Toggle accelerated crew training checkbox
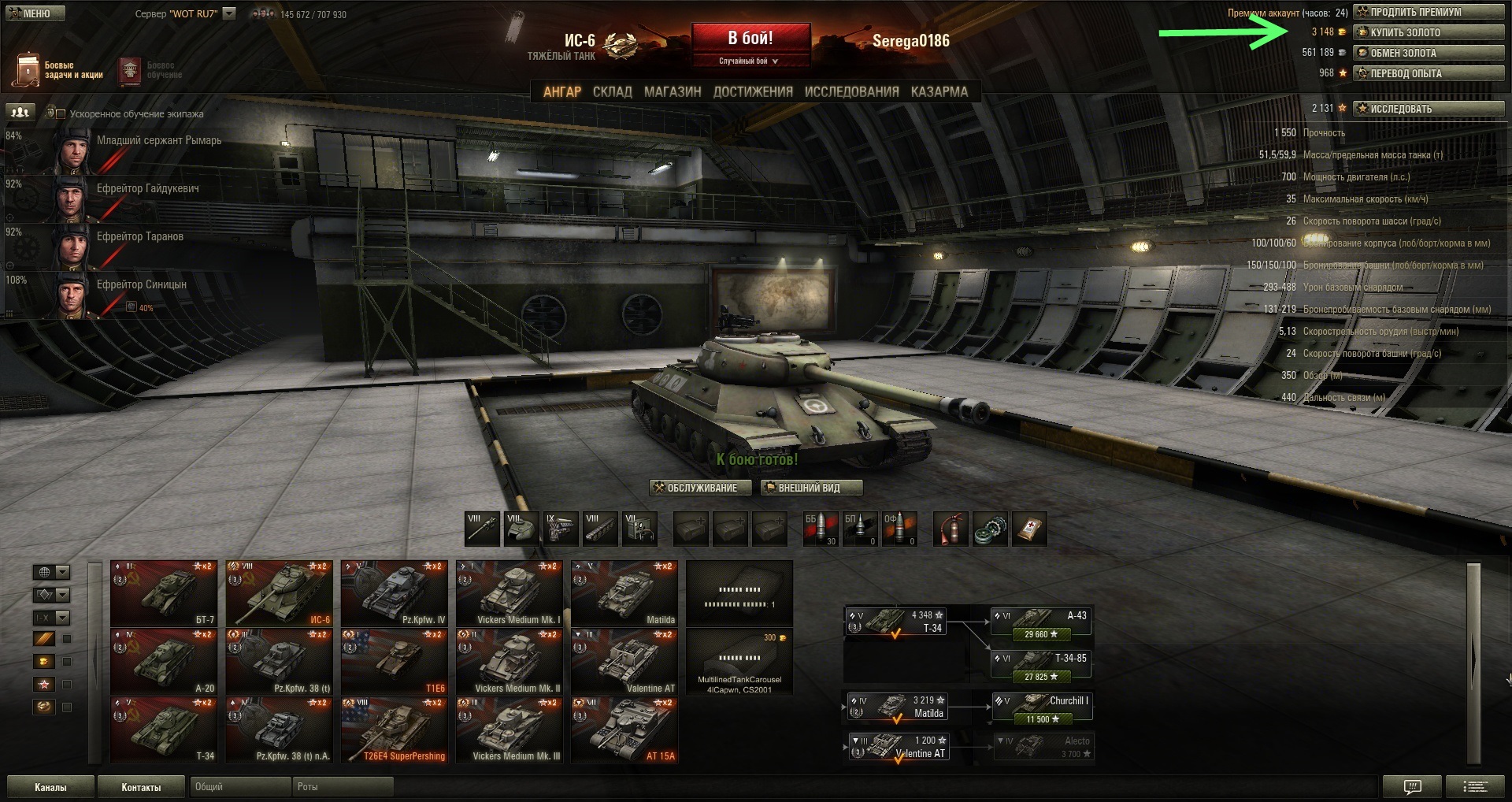The image size is (1512, 802). point(61,114)
